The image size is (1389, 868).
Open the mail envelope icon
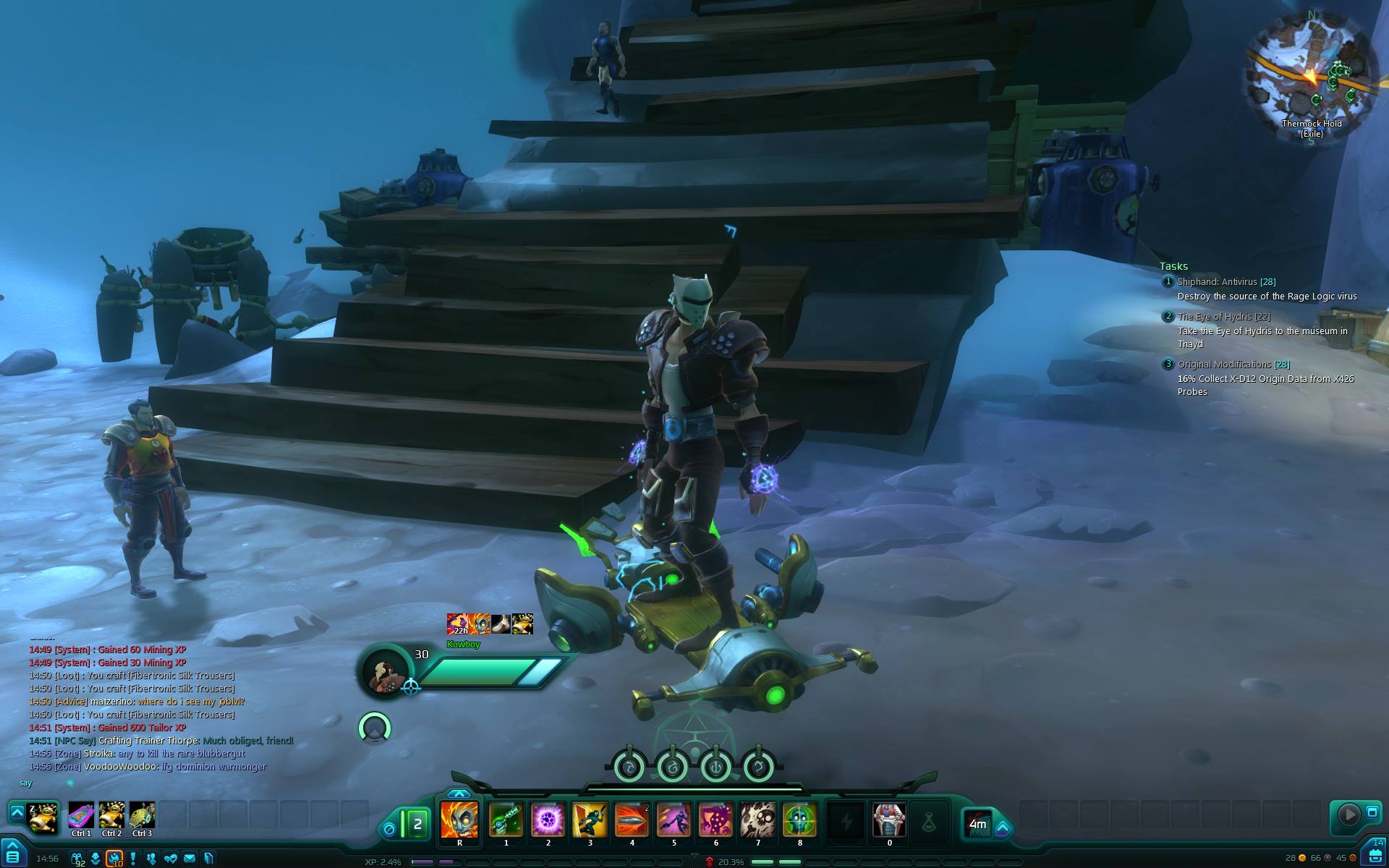[x=190, y=859]
